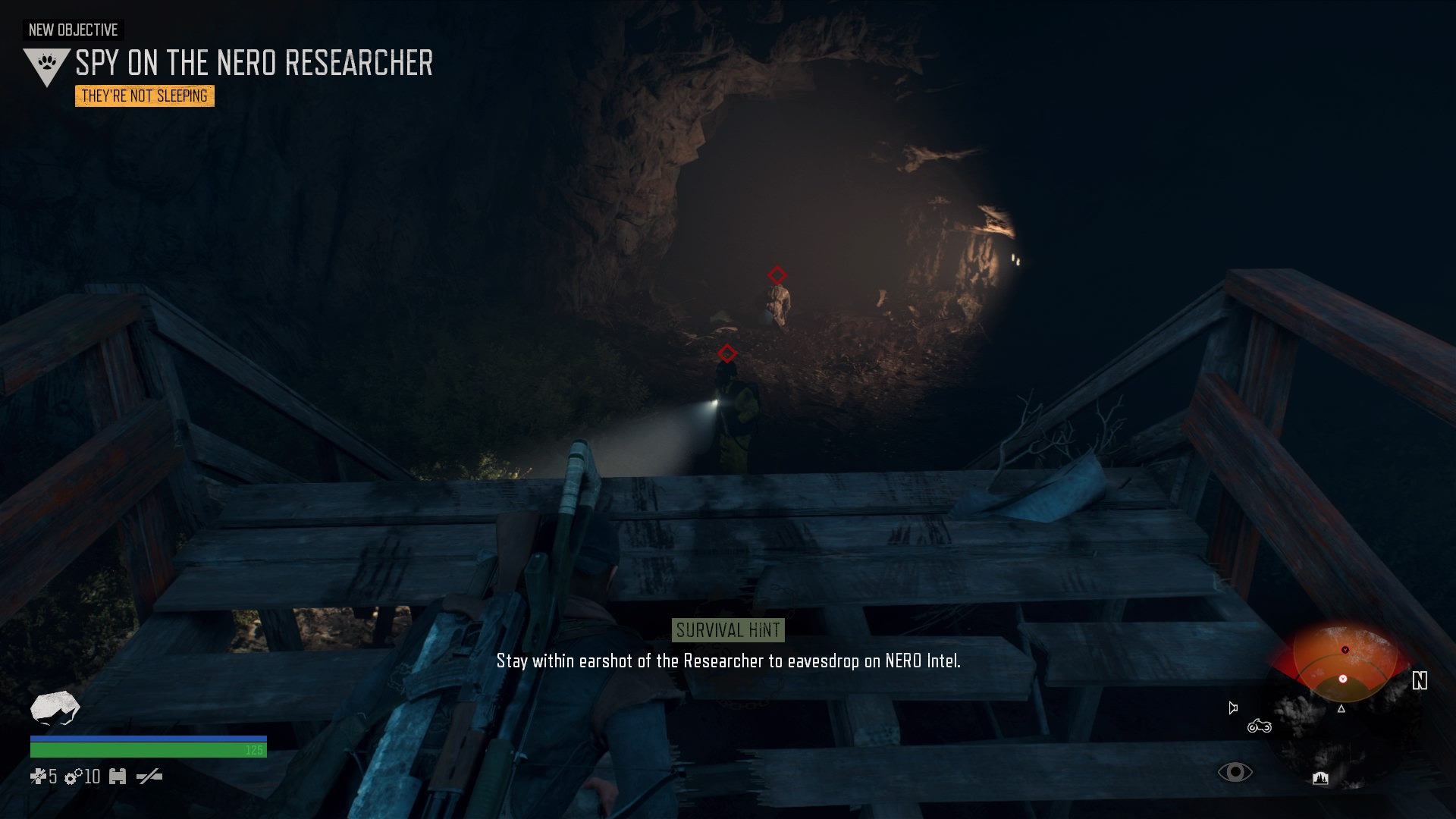Click the green health bar showing 125
This screenshot has height=819, width=1456.
[148, 748]
